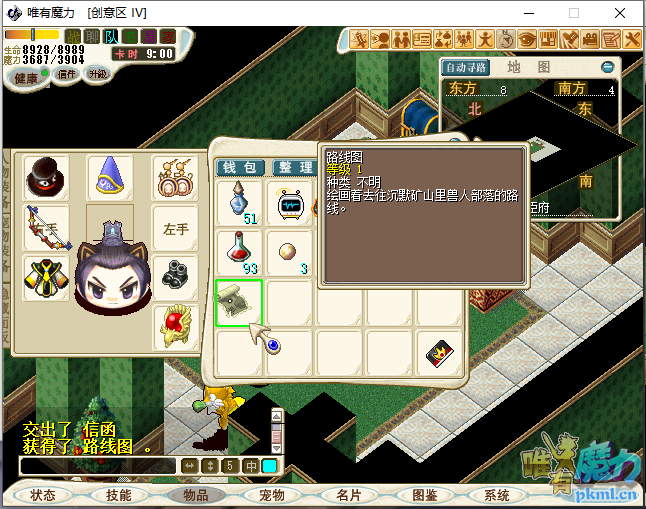
Task: Minimize the map panel with blue button
Action: point(607,67)
